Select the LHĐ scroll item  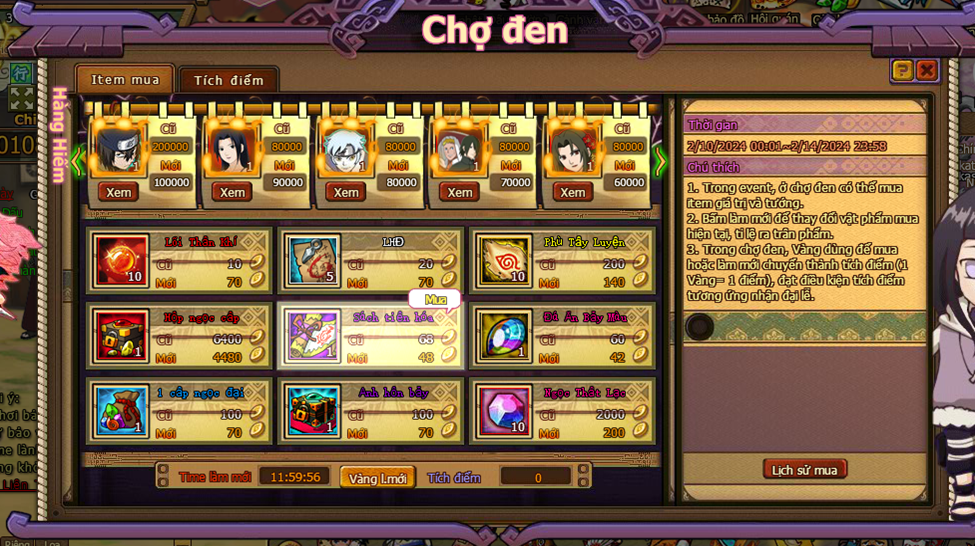pyautogui.click(x=314, y=260)
